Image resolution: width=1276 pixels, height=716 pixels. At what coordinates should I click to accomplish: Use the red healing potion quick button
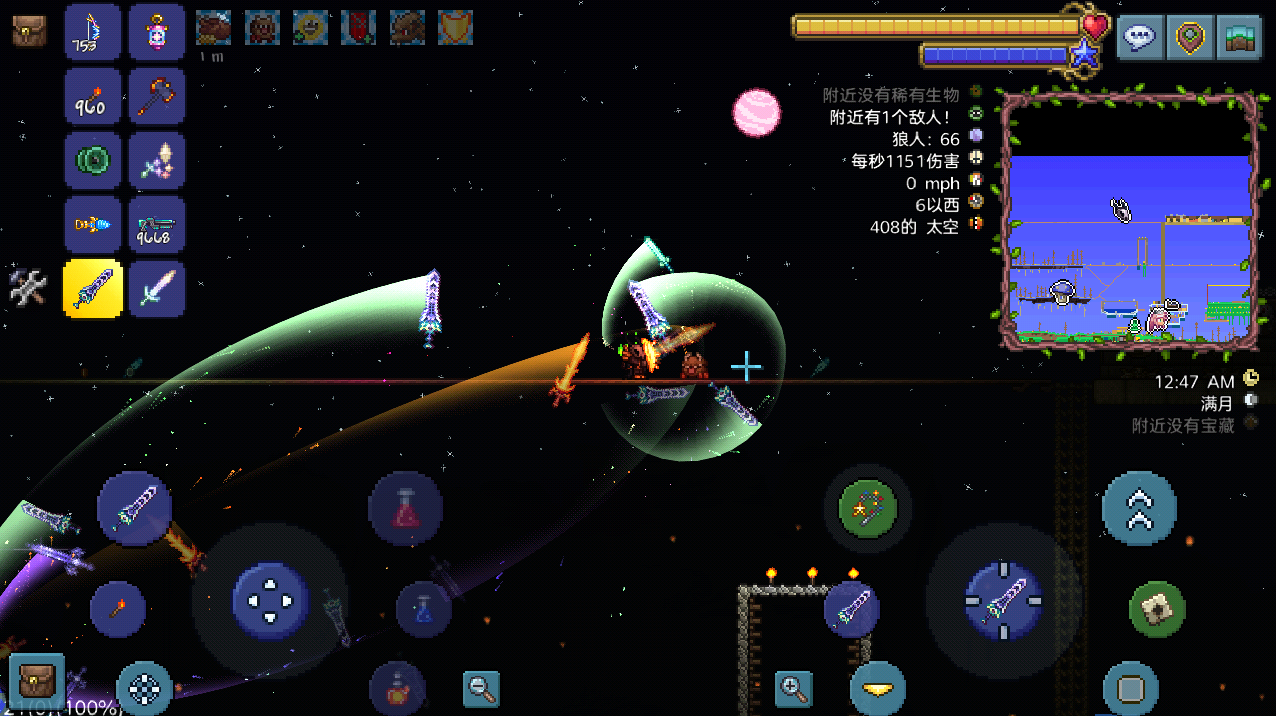pyautogui.click(x=405, y=509)
